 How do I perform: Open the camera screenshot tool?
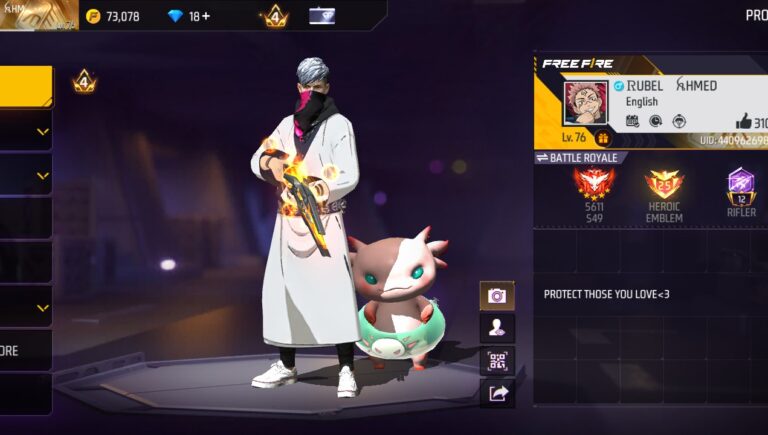pyautogui.click(x=497, y=295)
